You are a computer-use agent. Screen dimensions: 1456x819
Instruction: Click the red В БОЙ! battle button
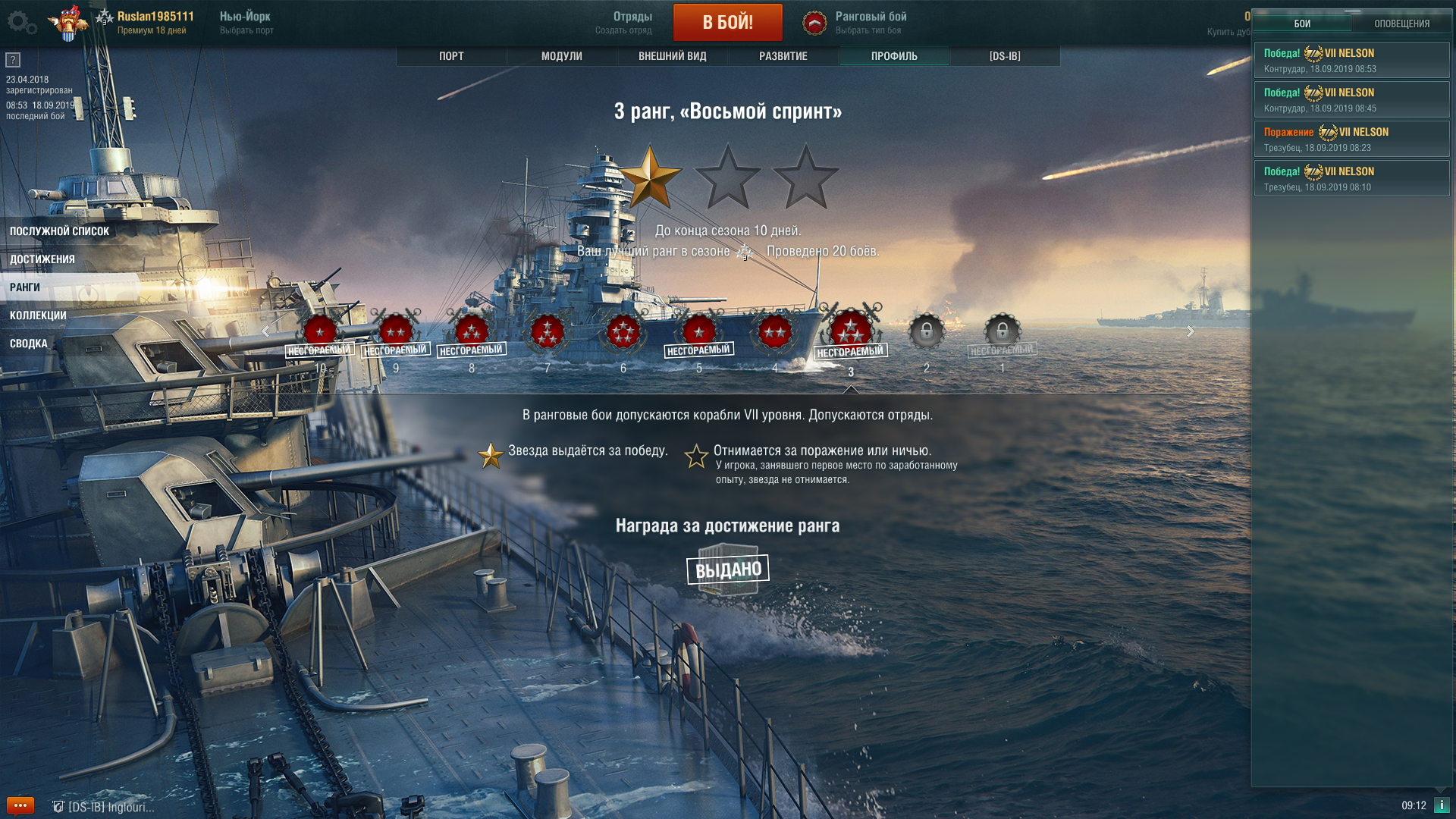point(727,23)
